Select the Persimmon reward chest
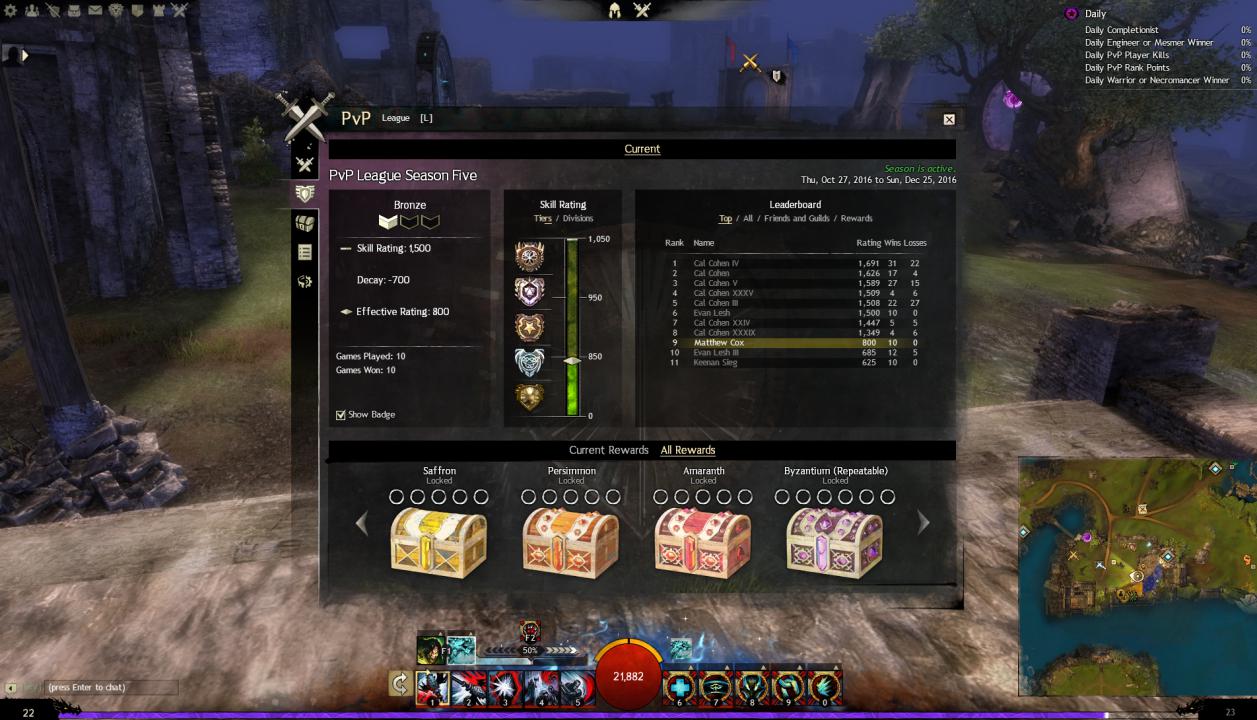The width and height of the screenshot is (1257, 720). pyautogui.click(x=571, y=543)
